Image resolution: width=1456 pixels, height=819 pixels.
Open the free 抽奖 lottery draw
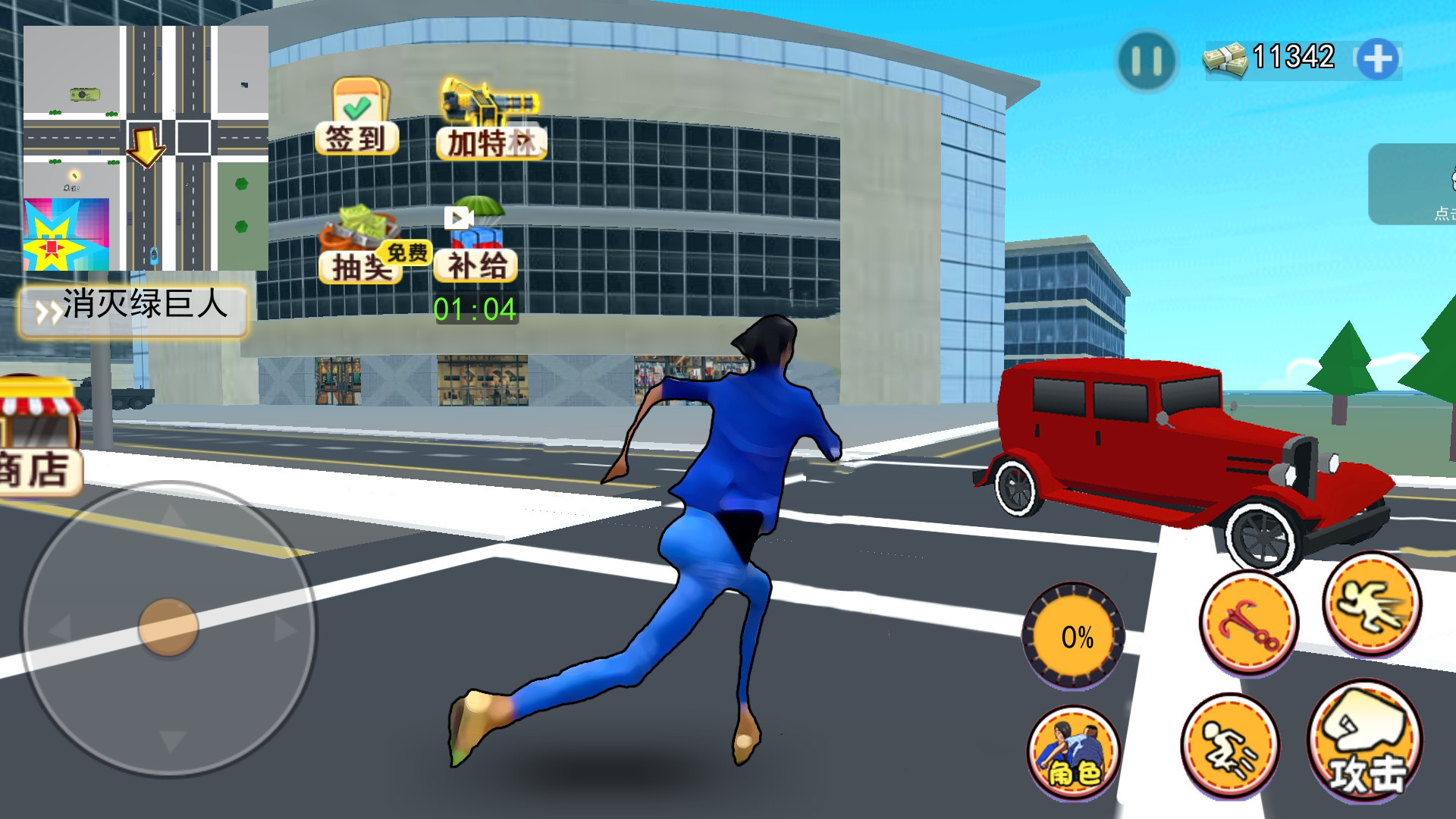(362, 246)
